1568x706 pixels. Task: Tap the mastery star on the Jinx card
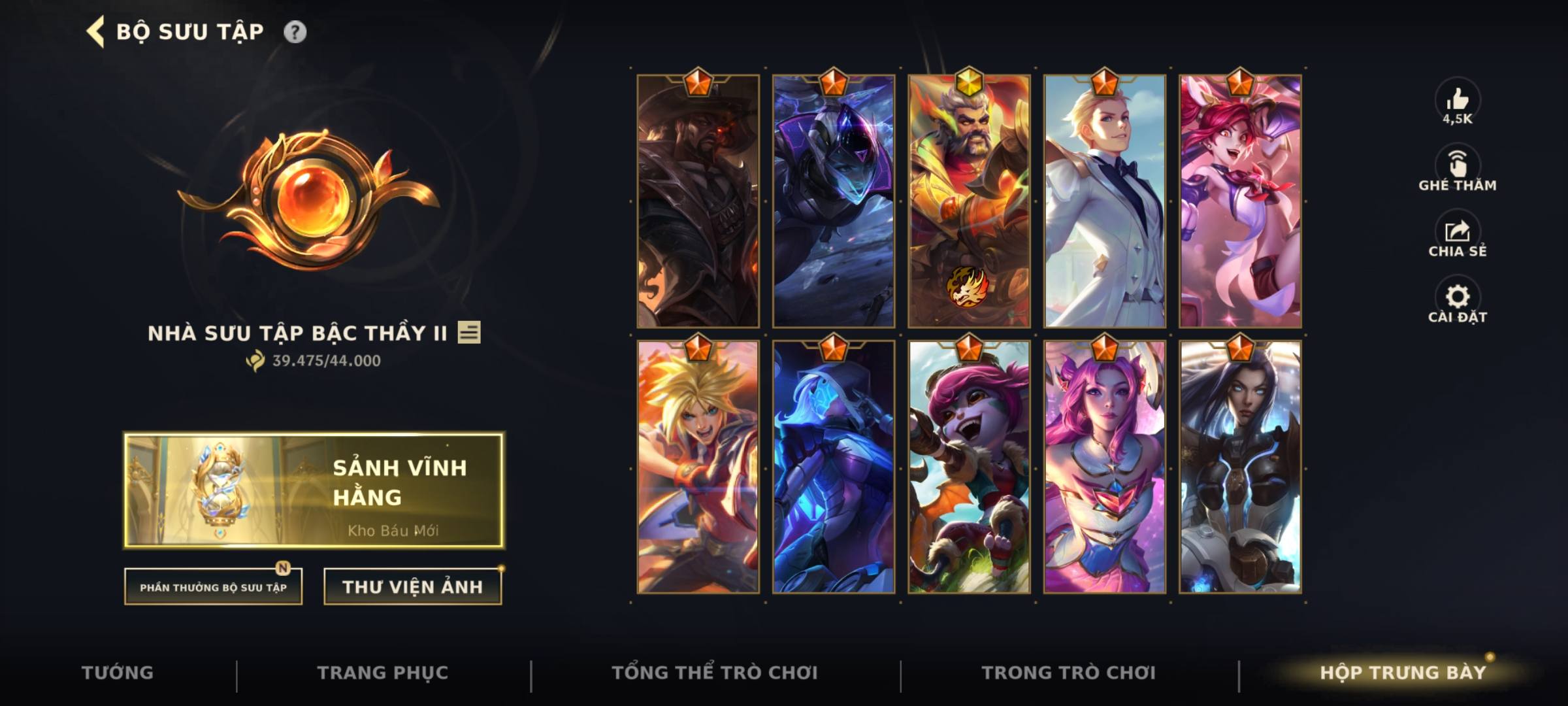(x=1241, y=83)
